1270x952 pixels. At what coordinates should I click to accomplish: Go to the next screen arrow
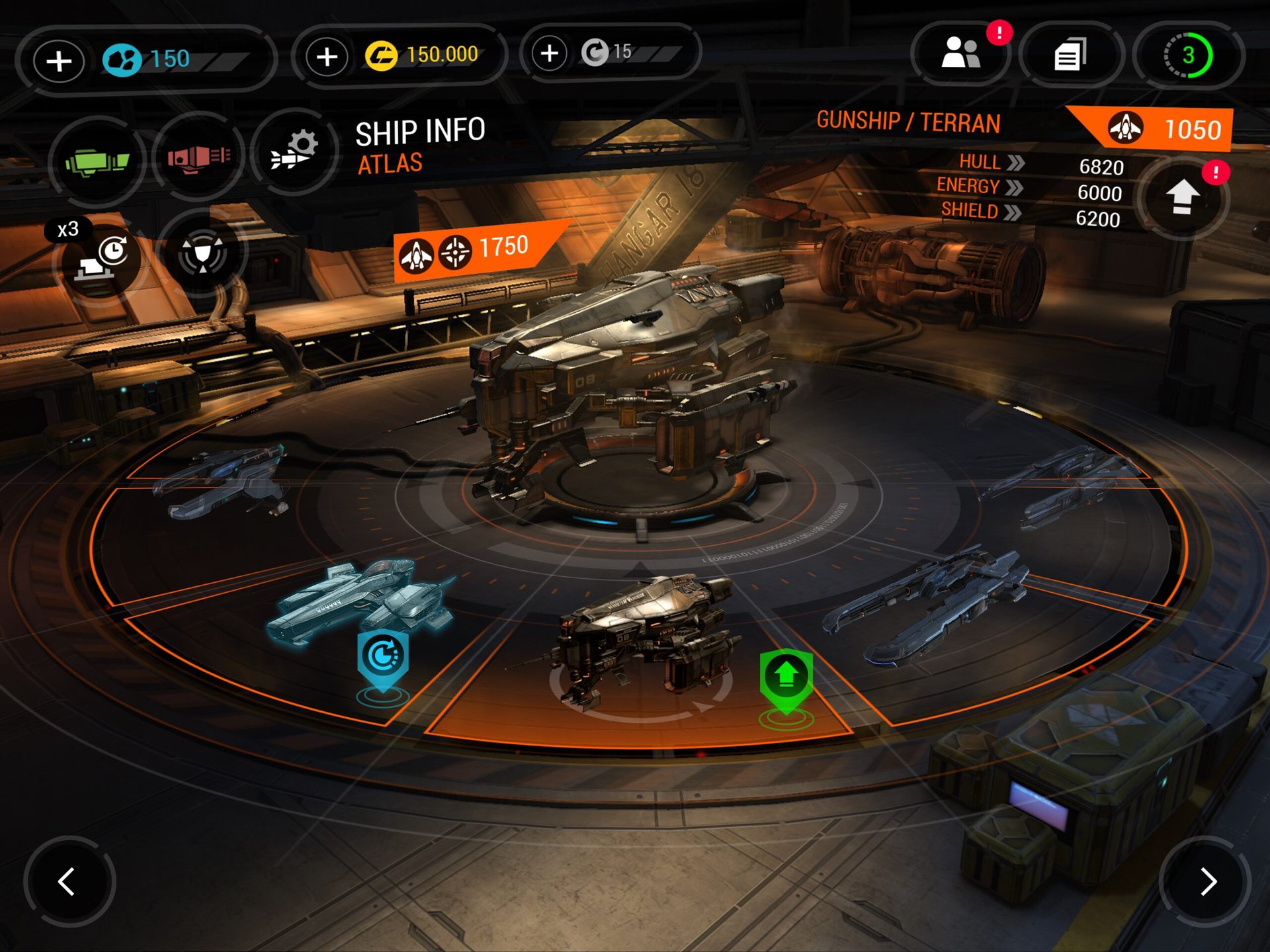[x=1207, y=881]
